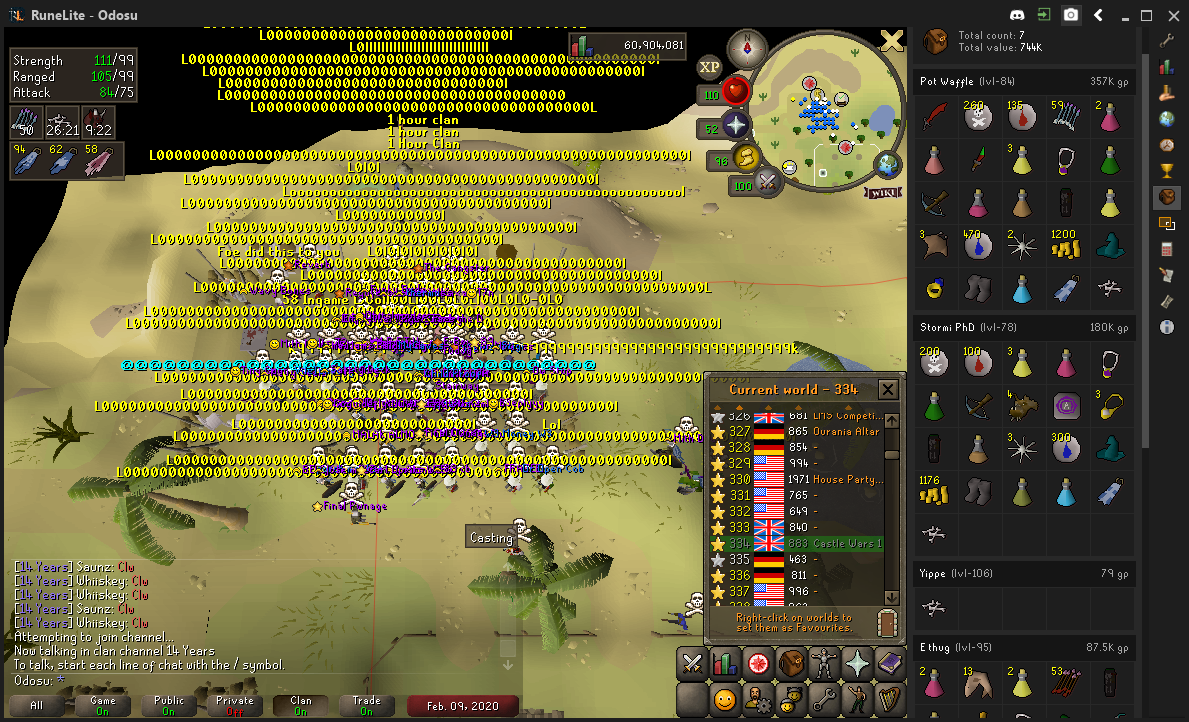Show the All chat tab
Screen dimensions: 1189x722
[37, 705]
